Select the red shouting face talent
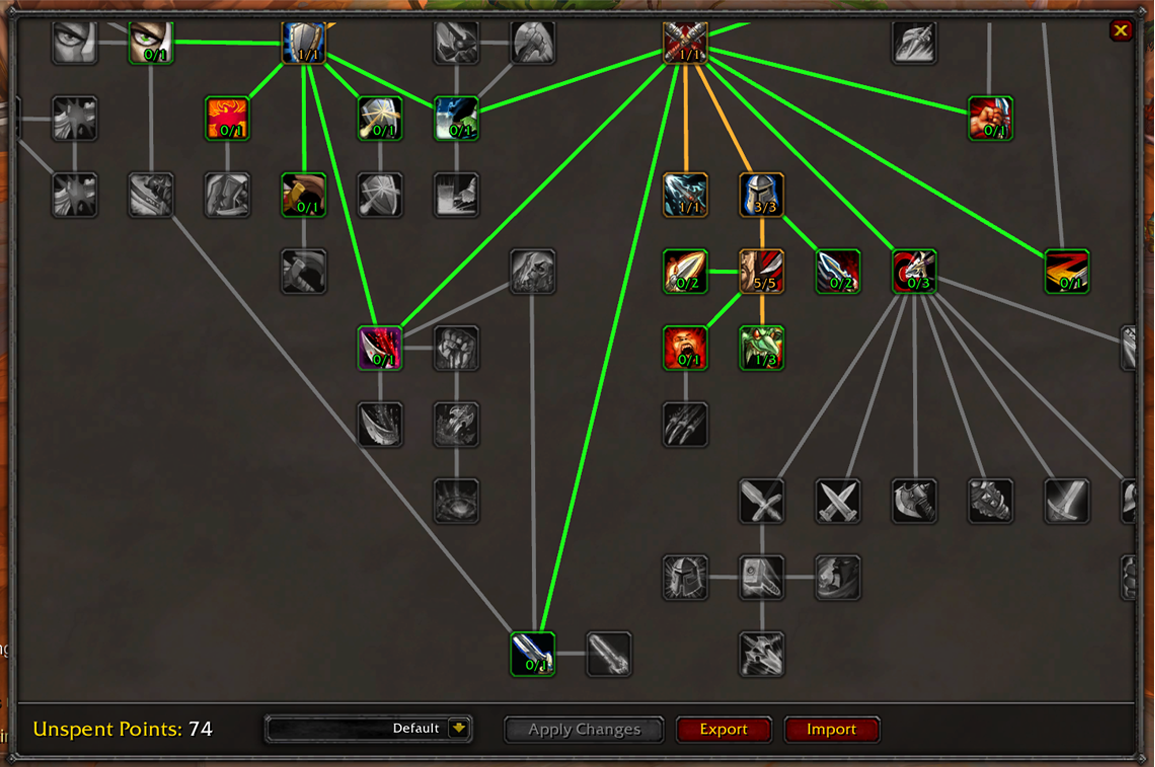 [x=686, y=348]
